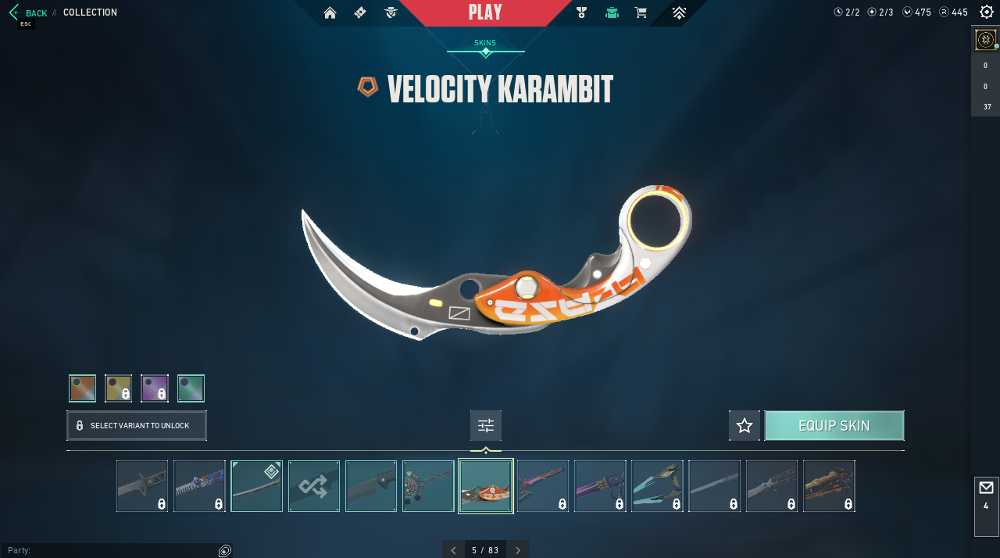Open the skin filter sliders button
The image size is (1000, 558).
pyautogui.click(x=486, y=425)
